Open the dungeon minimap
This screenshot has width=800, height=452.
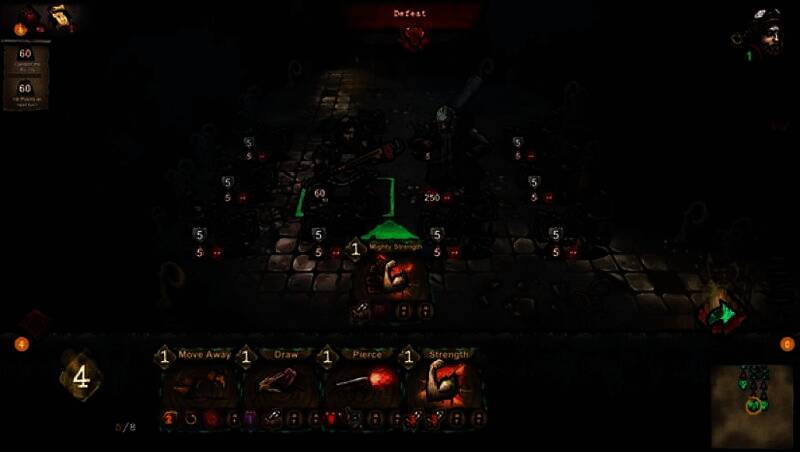pos(753,405)
